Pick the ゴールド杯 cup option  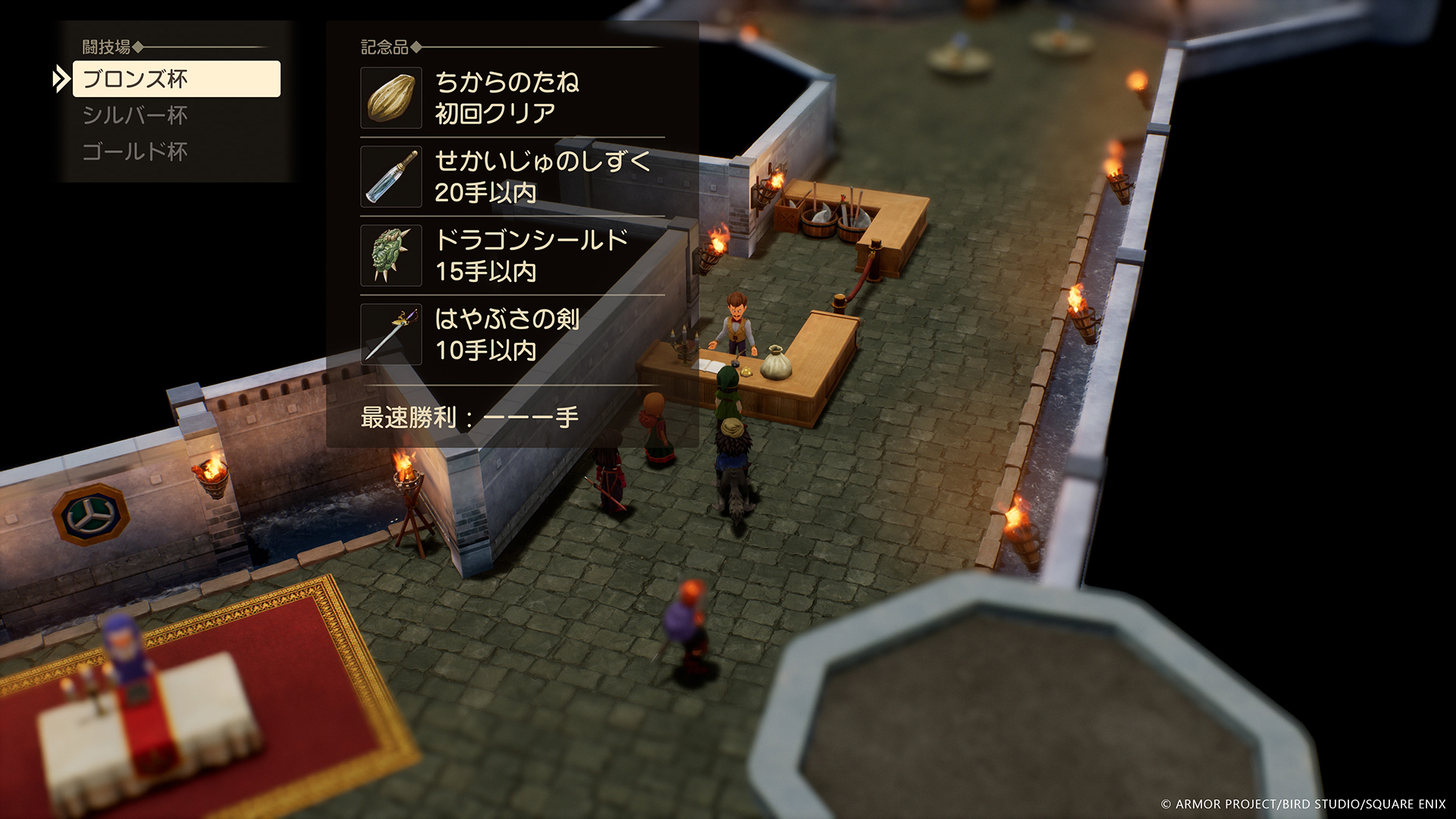(135, 152)
